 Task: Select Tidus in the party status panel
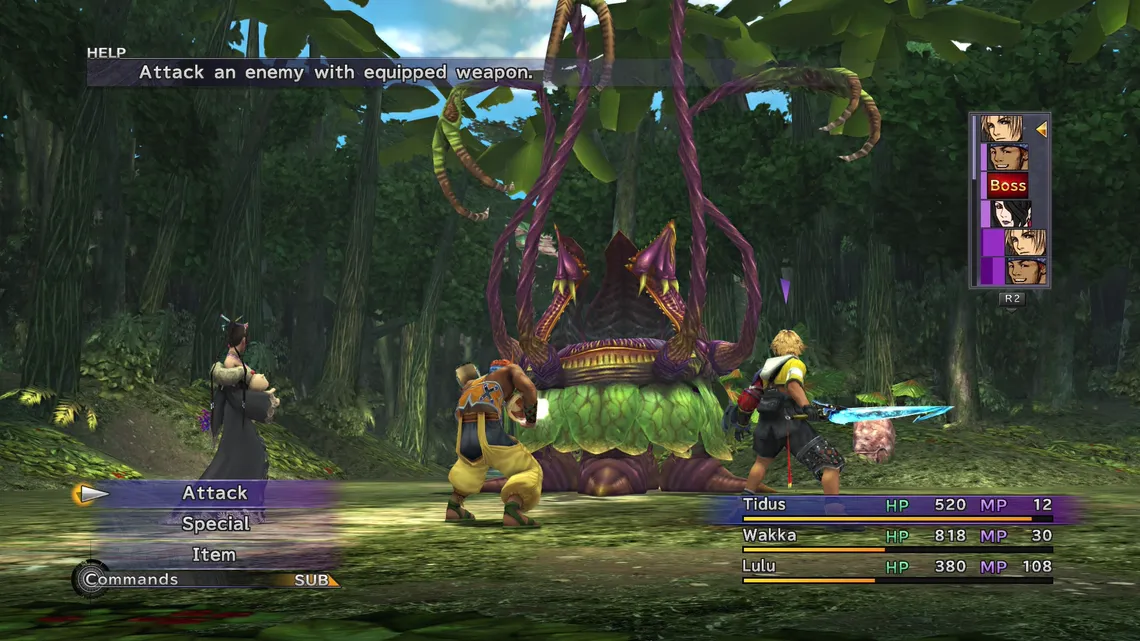point(895,506)
